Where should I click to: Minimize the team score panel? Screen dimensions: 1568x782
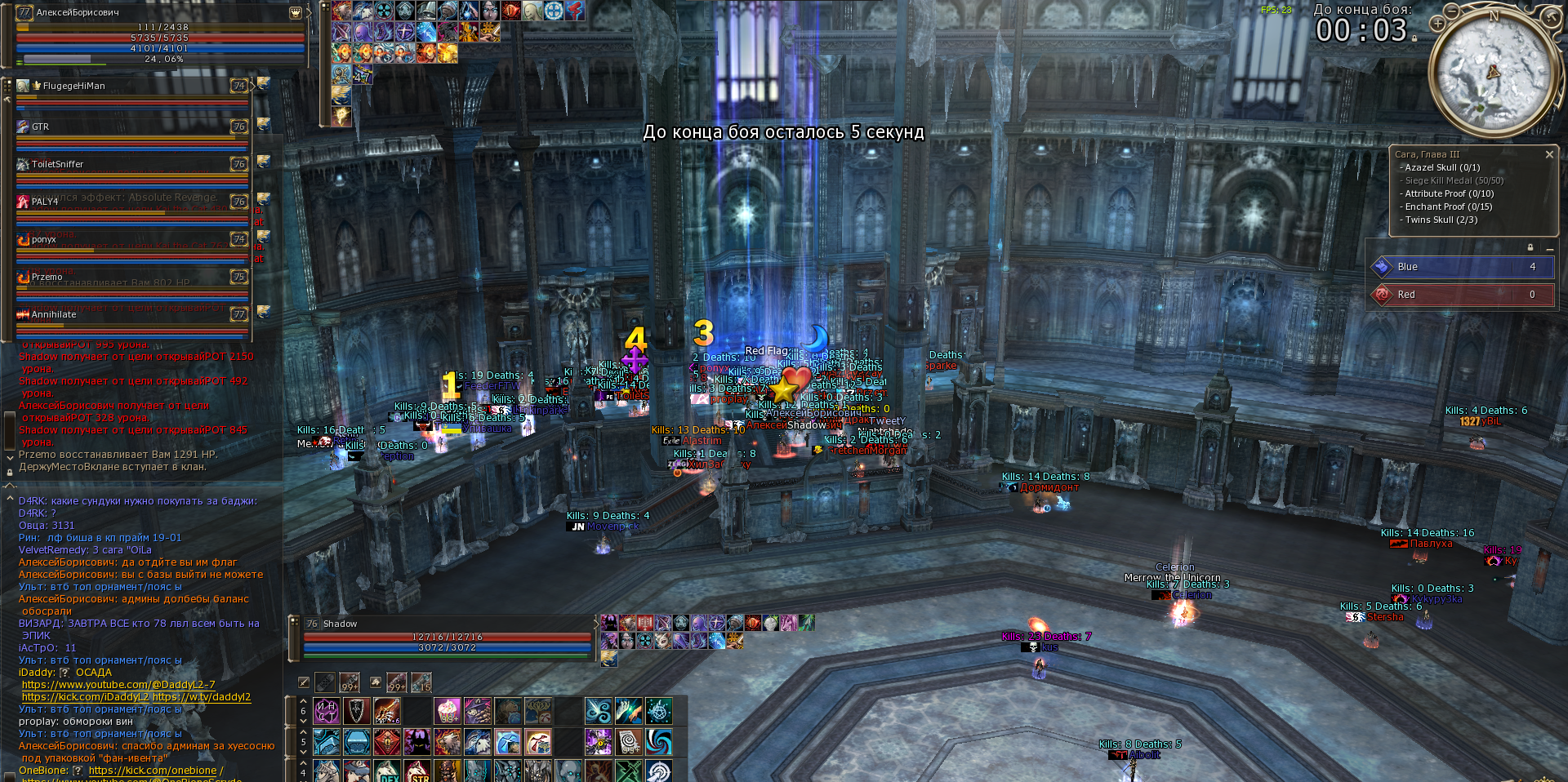(x=1549, y=247)
